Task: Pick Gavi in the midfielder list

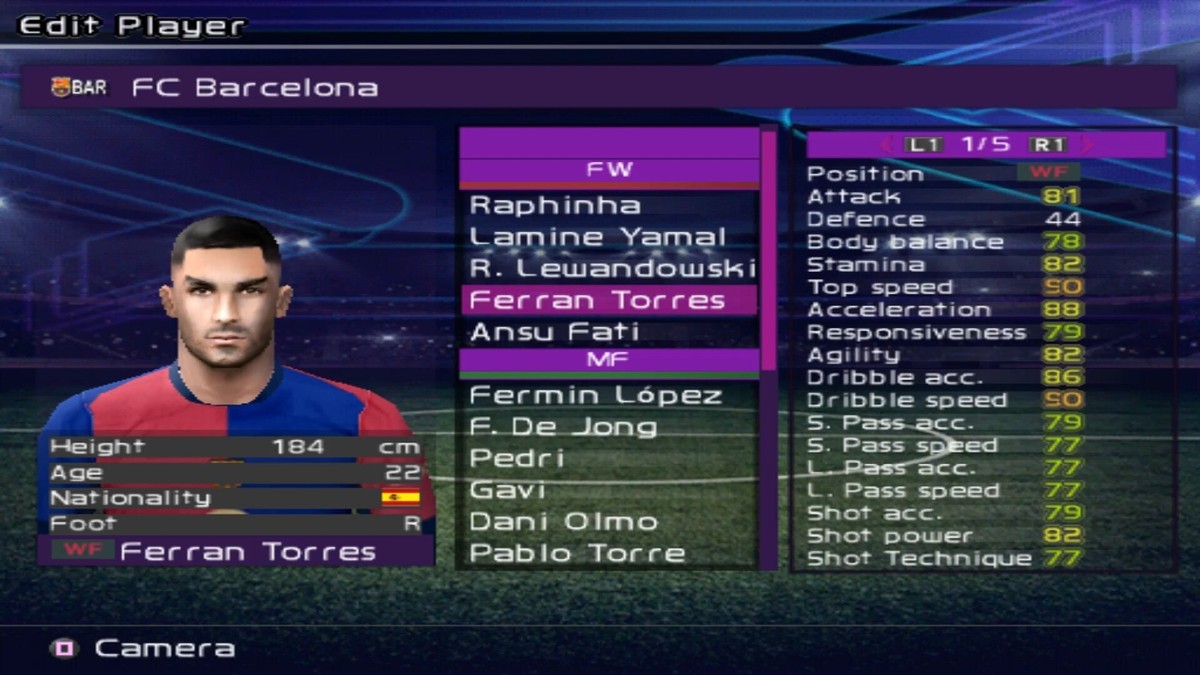Action: pyautogui.click(x=508, y=491)
